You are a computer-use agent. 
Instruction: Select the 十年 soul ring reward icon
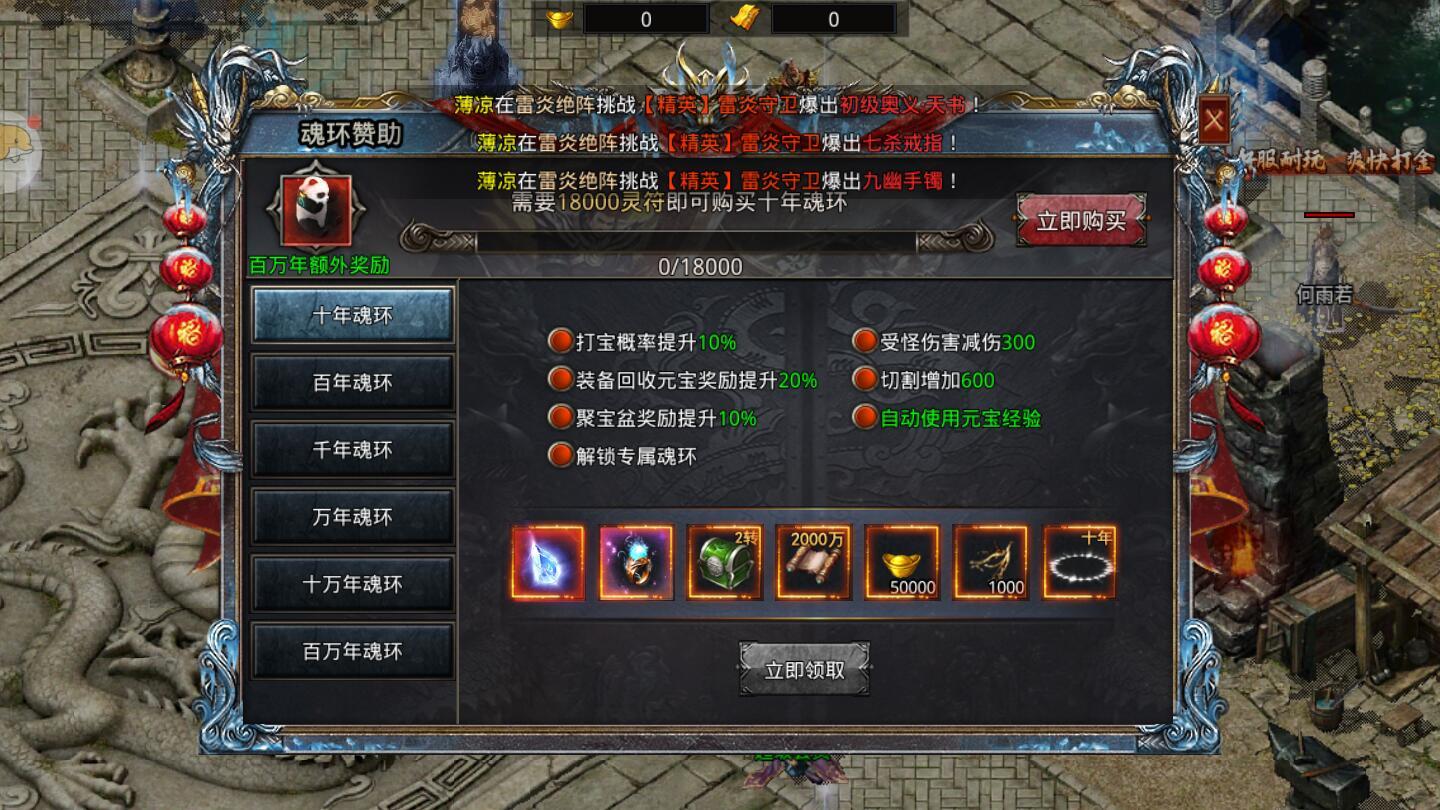pyautogui.click(x=1080, y=563)
